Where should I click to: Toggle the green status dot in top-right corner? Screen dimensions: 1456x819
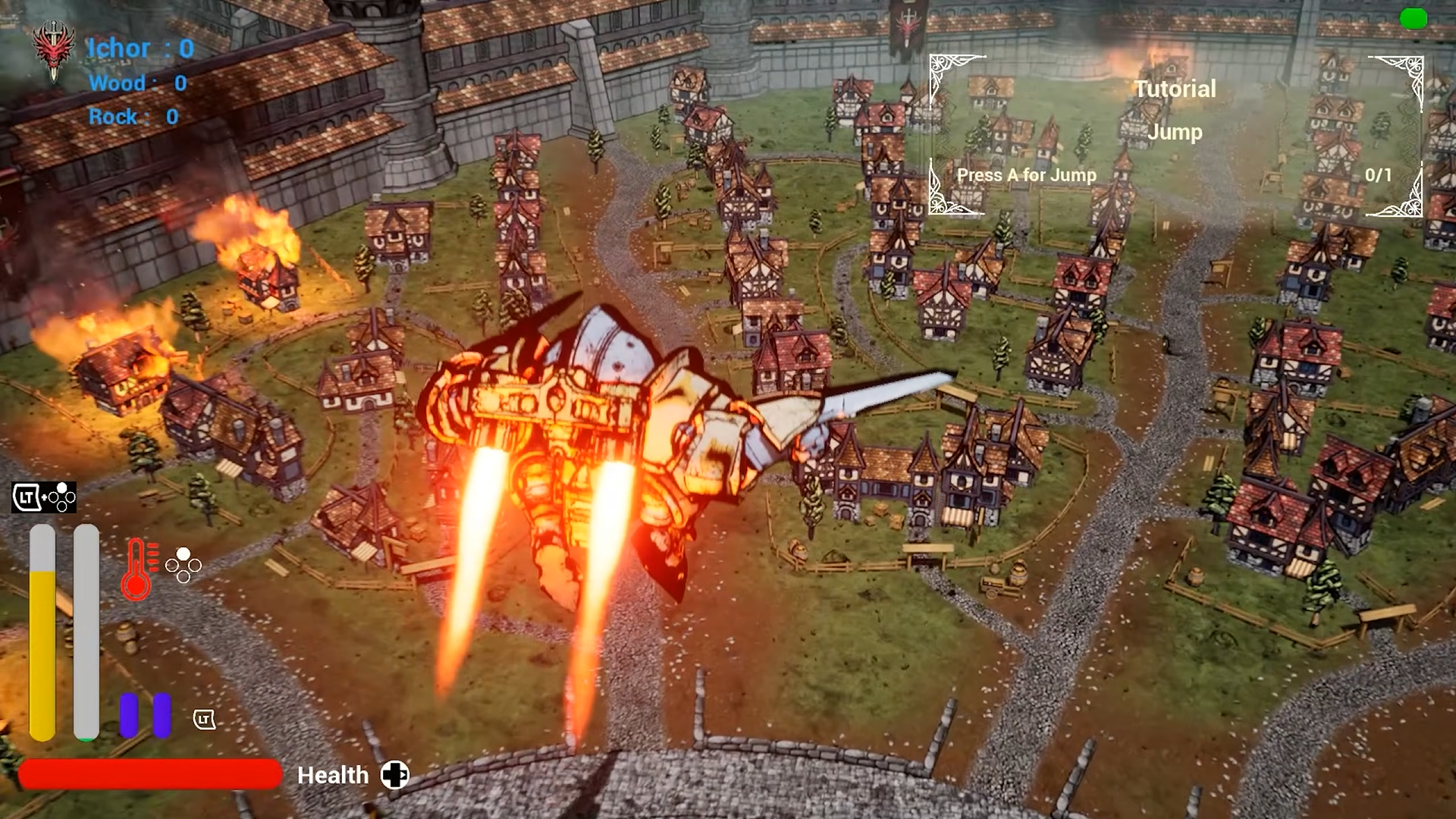pyautogui.click(x=1413, y=19)
